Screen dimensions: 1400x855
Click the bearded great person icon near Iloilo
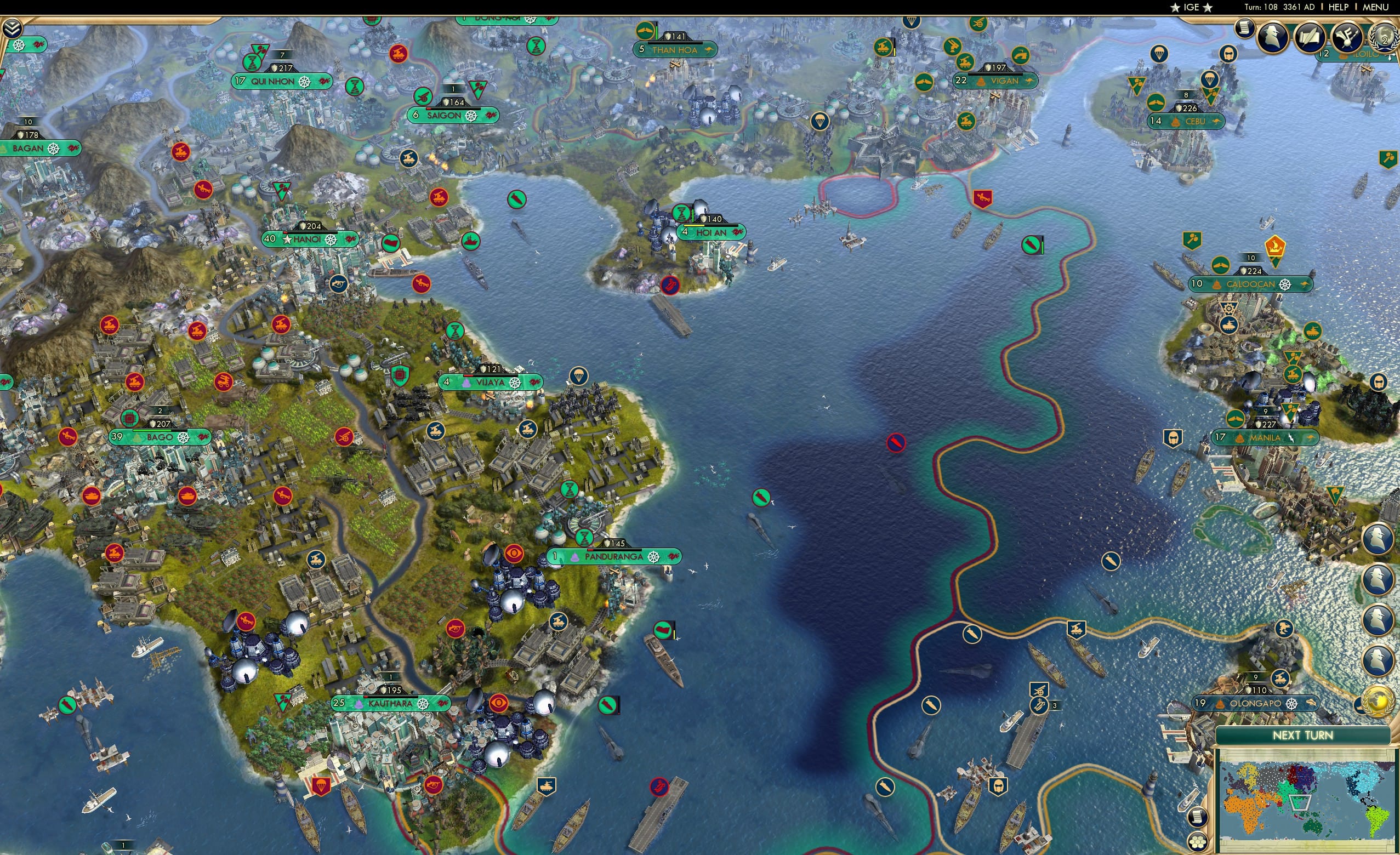(1230, 55)
